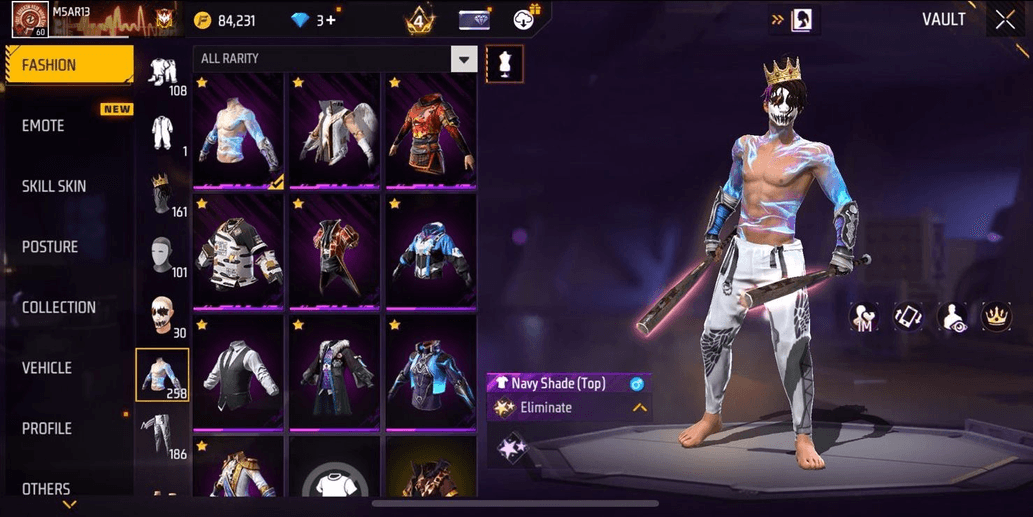Select the shirtless Navy Shade top item
Screen dimensions: 1033x517
(x=238, y=130)
